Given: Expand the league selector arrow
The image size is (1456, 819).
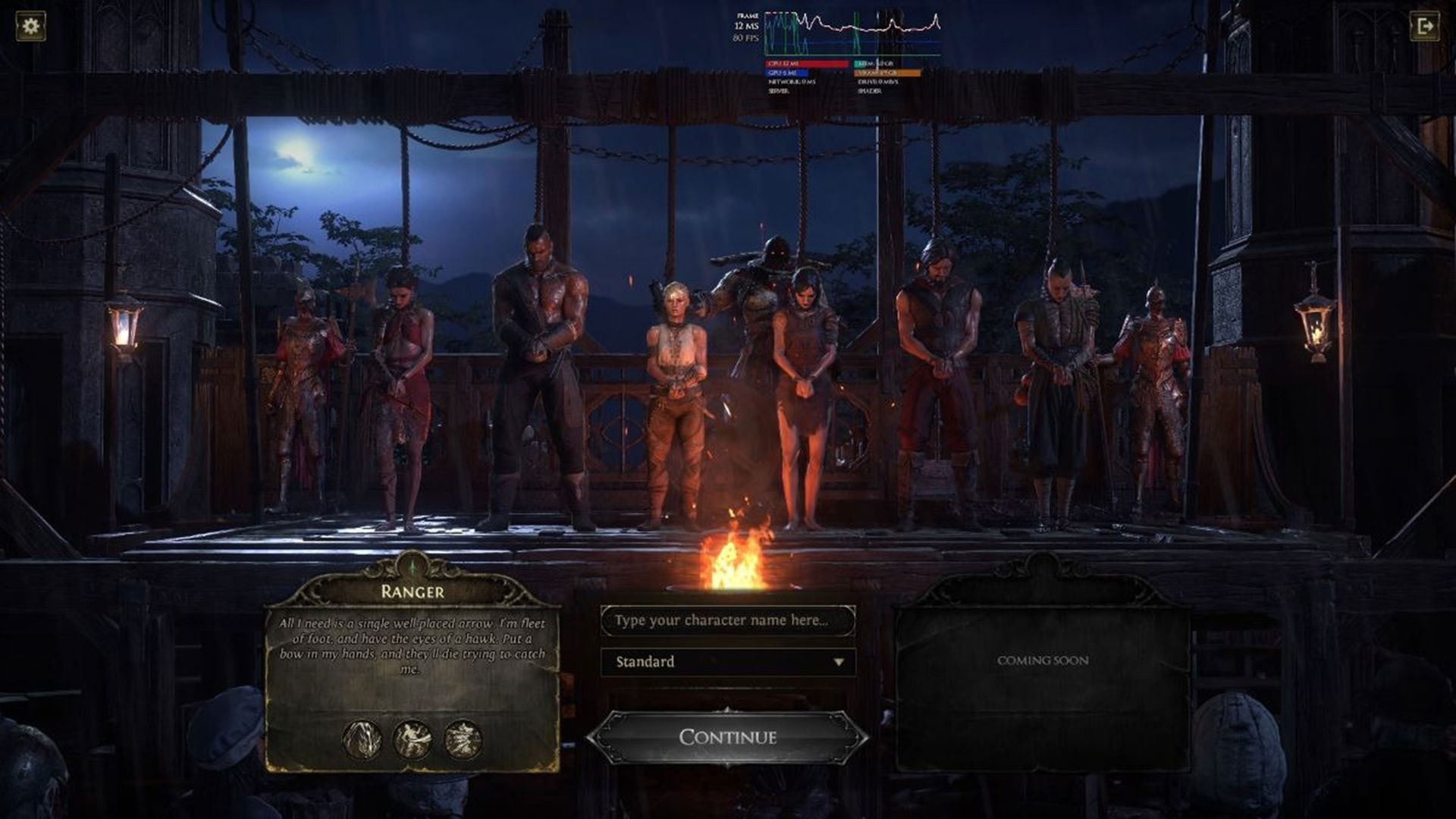Looking at the screenshot, I should tap(840, 661).
